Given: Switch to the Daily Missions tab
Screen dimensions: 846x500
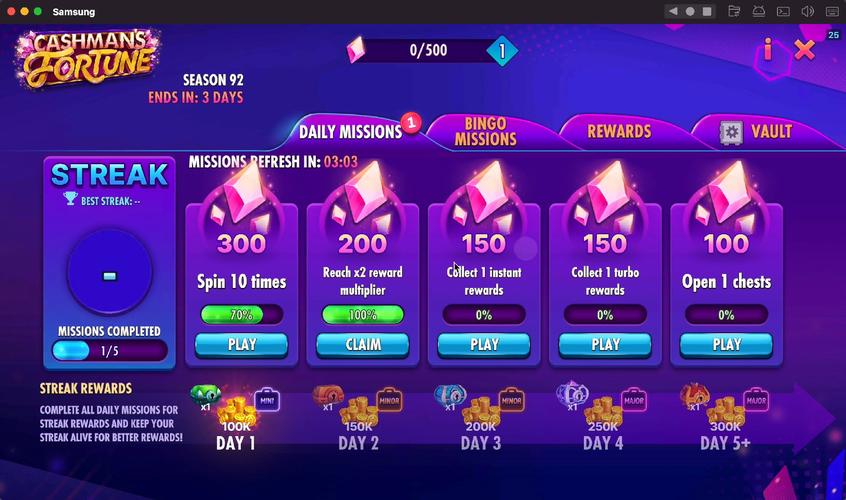Looking at the screenshot, I should pyautogui.click(x=350, y=132).
